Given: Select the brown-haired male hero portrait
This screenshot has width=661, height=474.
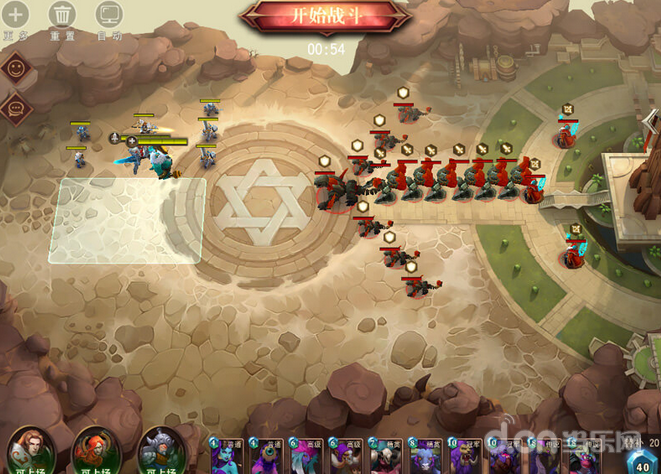Looking at the screenshot, I should [28, 452].
